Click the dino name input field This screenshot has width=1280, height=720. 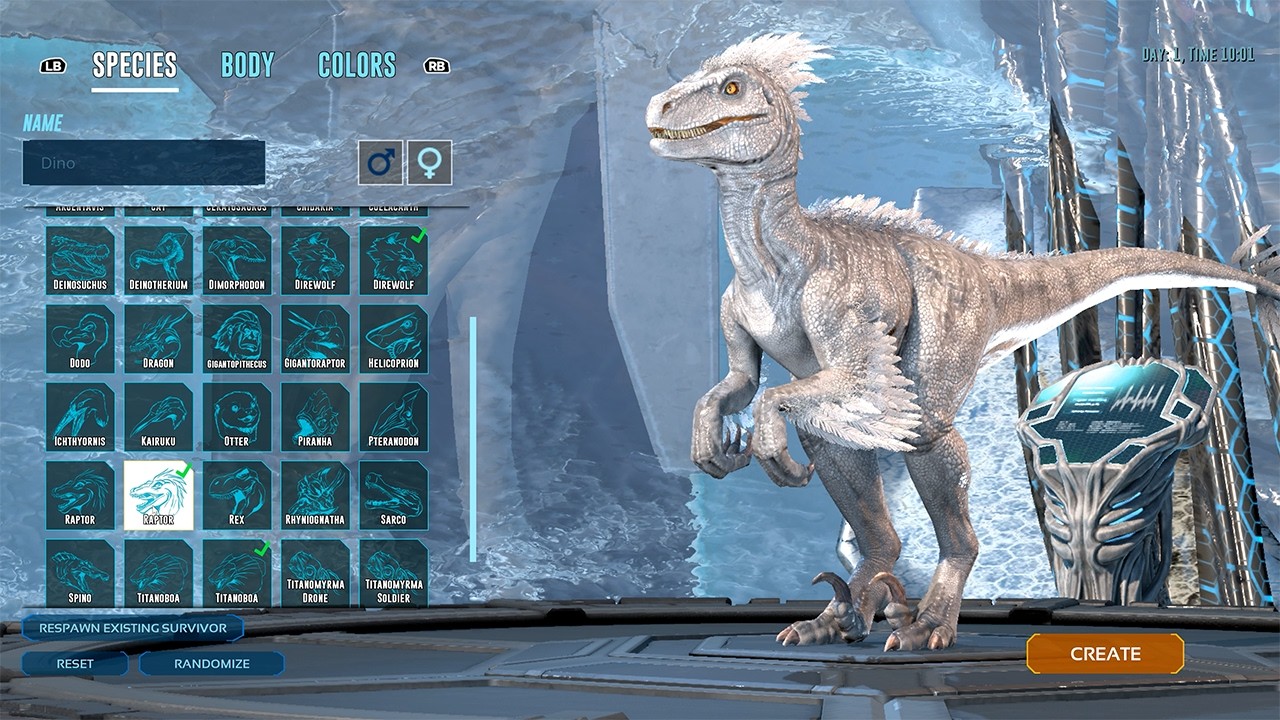tap(144, 162)
